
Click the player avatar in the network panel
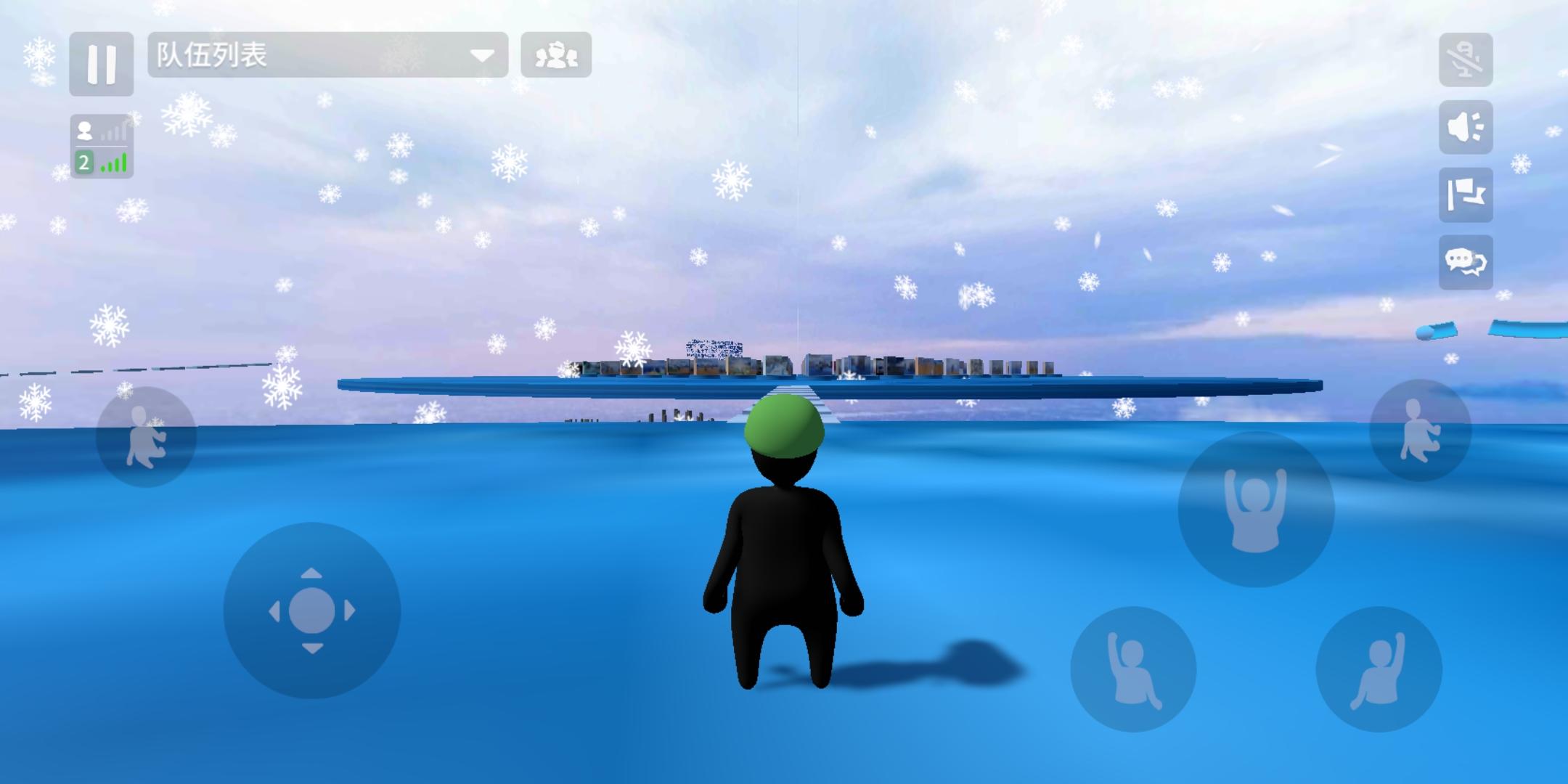pos(85,131)
